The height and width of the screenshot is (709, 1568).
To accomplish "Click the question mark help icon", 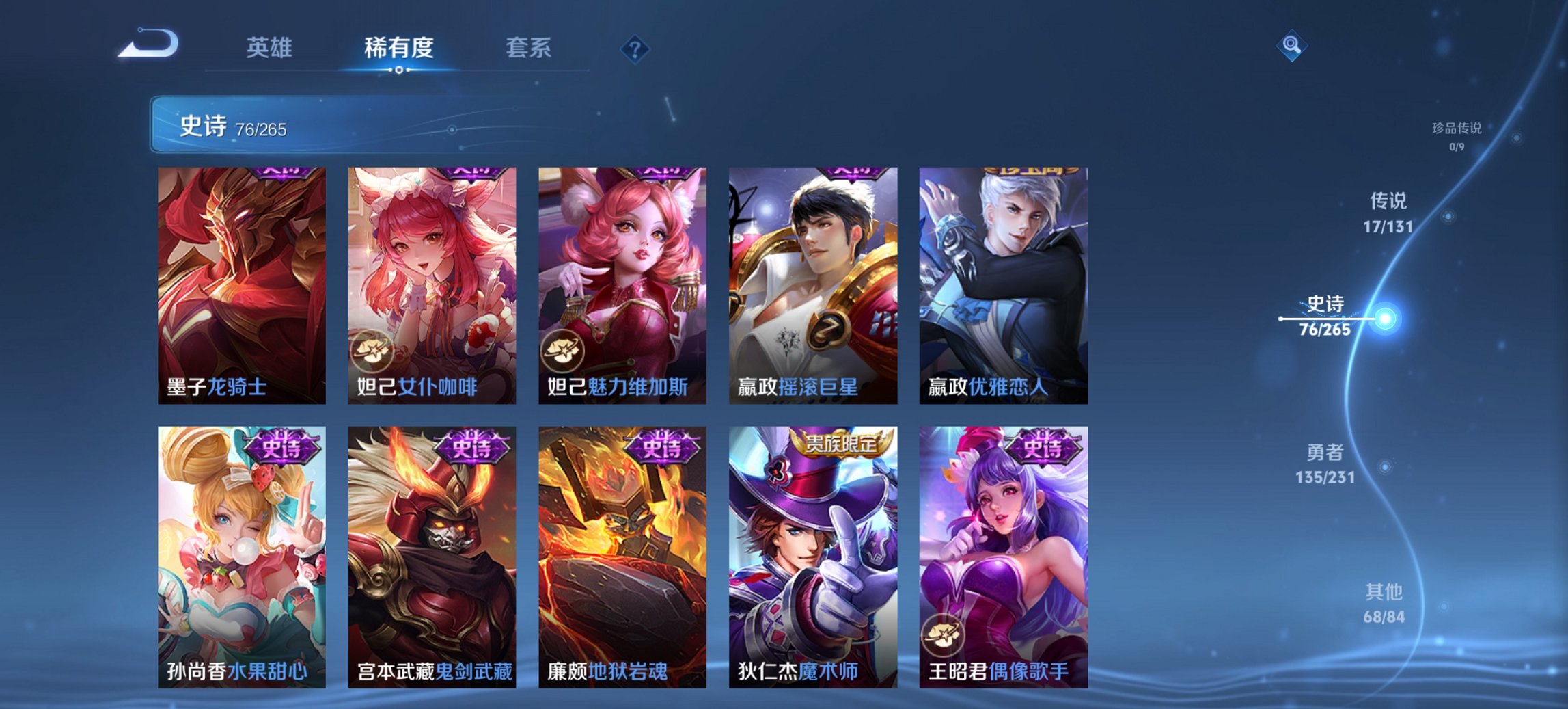I will tap(635, 48).
